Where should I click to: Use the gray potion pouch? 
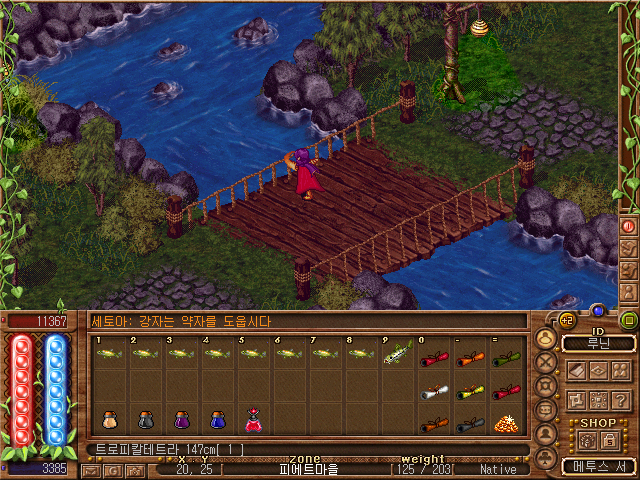tap(146, 420)
